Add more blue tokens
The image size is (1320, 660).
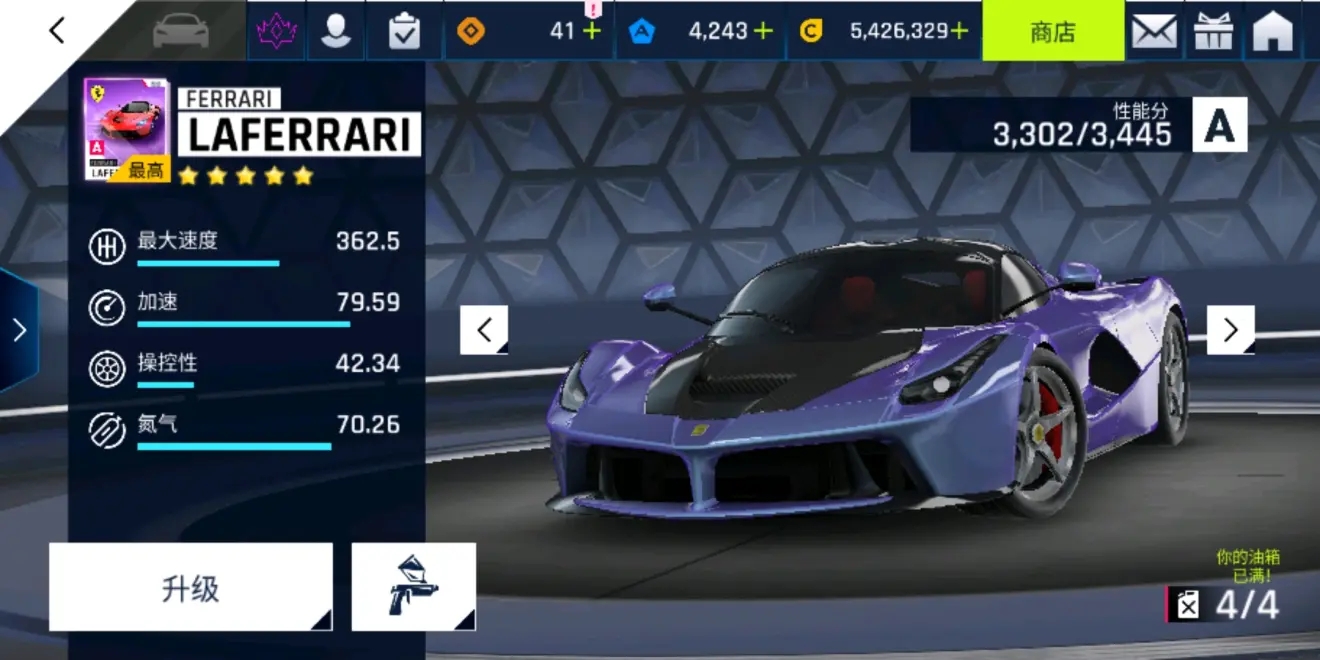point(763,31)
